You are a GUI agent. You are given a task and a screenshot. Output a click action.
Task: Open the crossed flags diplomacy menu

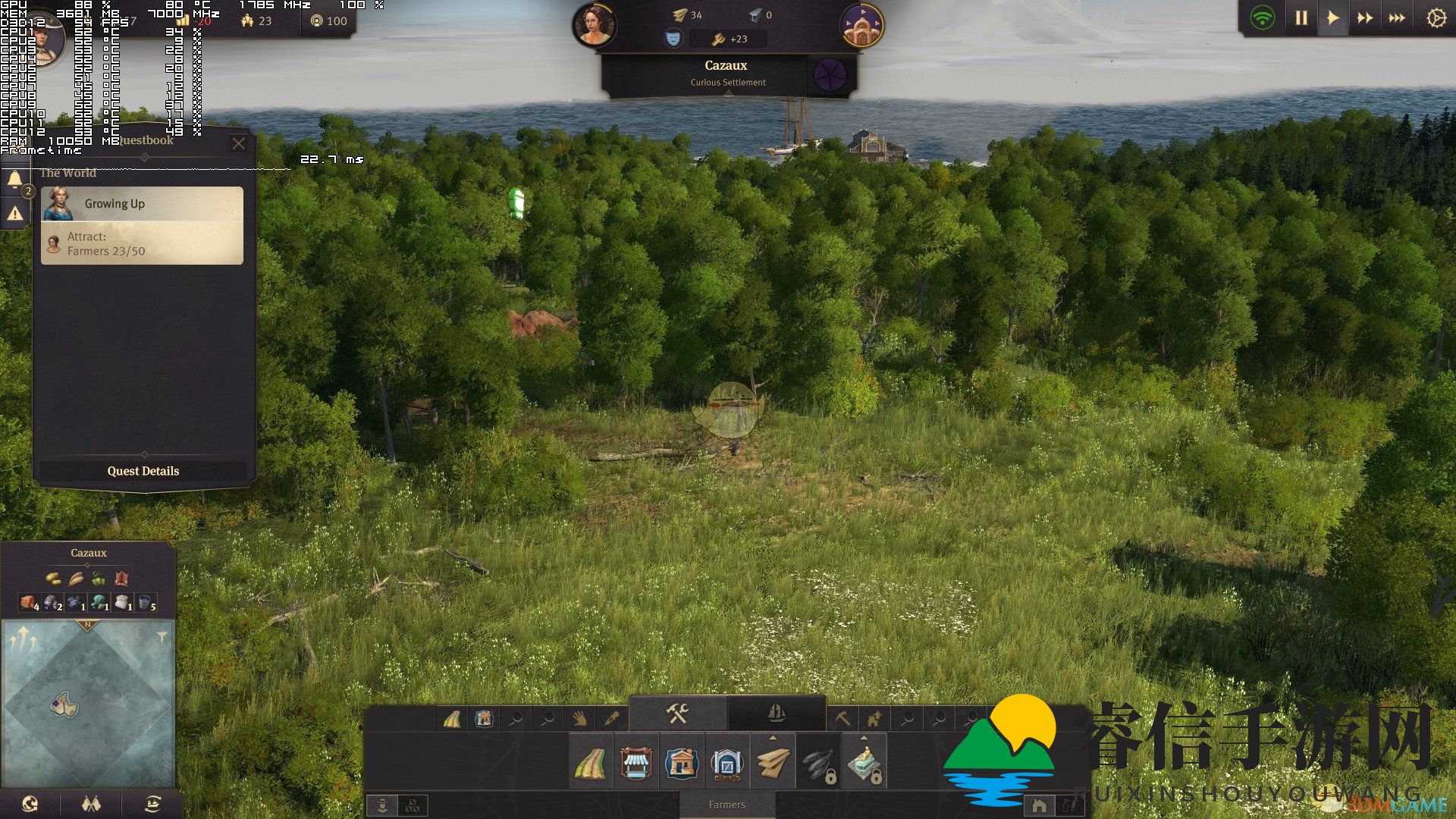tap(91, 805)
